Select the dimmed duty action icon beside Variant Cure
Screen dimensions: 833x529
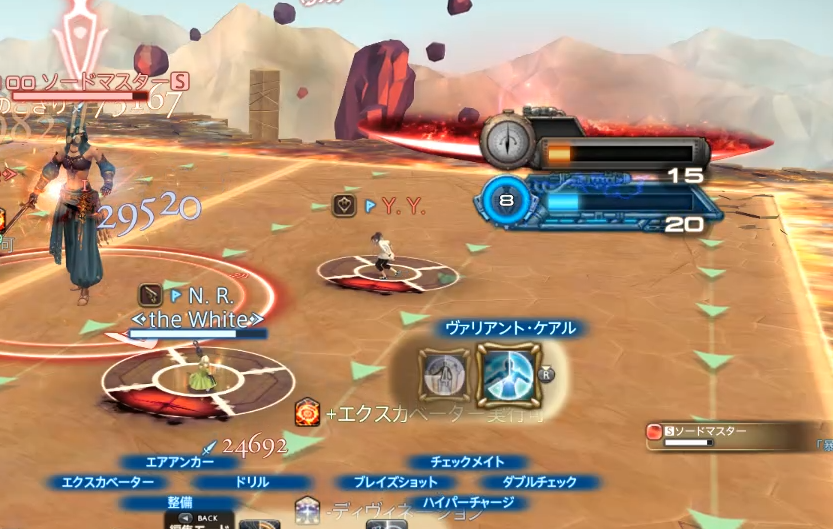(x=442, y=375)
